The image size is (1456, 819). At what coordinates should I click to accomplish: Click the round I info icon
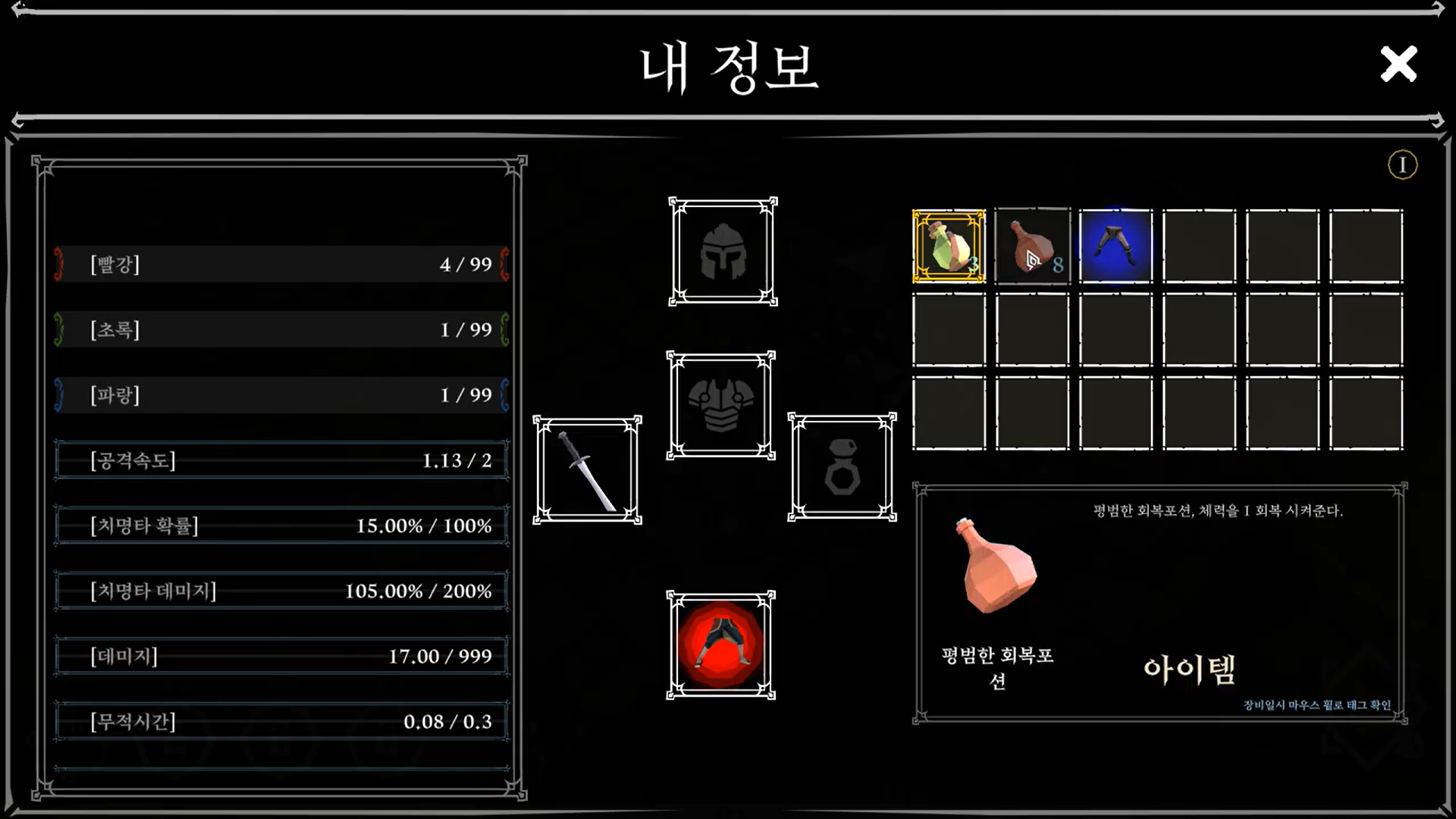1402,165
